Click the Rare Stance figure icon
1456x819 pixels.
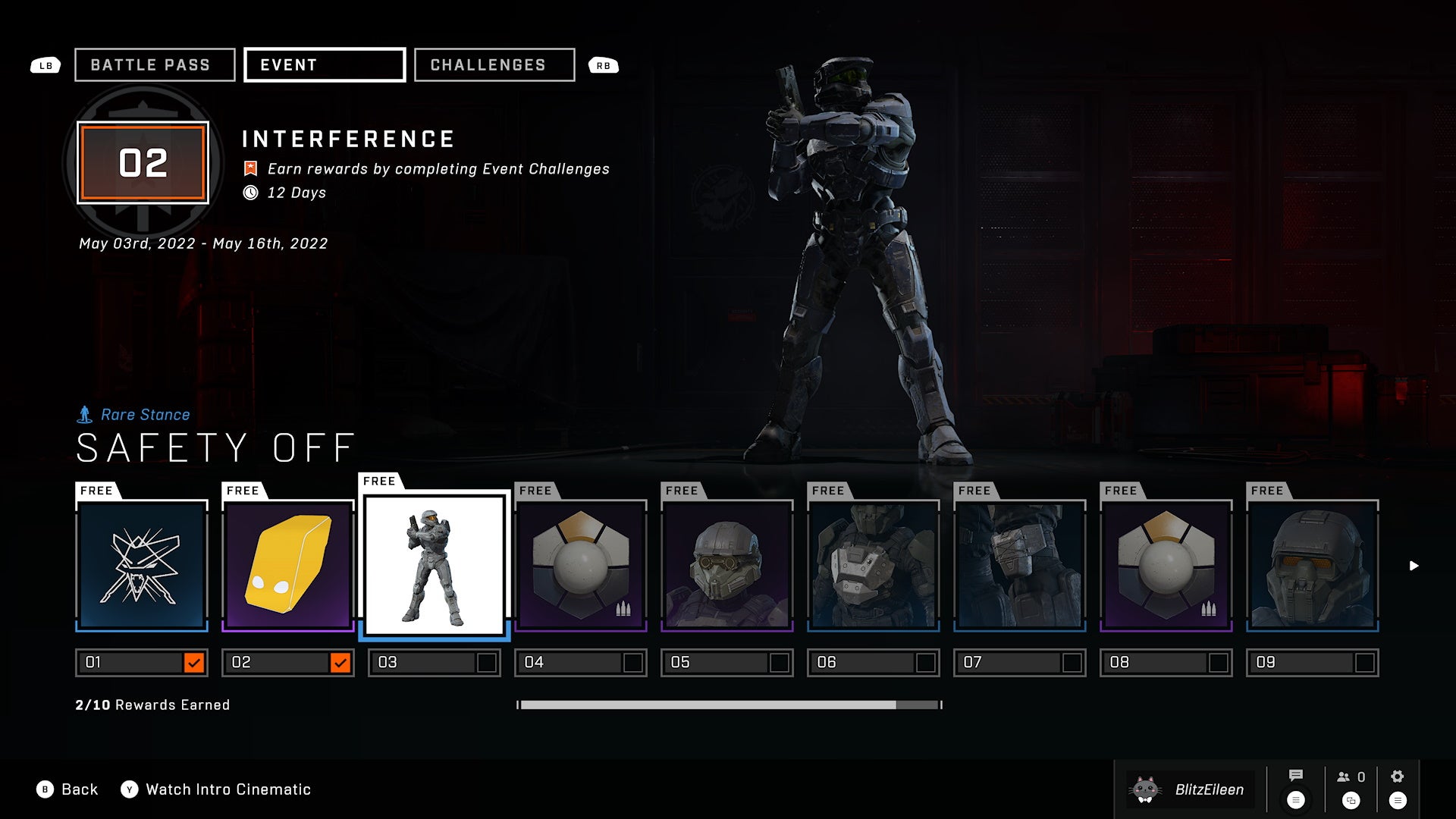tap(86, 414)
